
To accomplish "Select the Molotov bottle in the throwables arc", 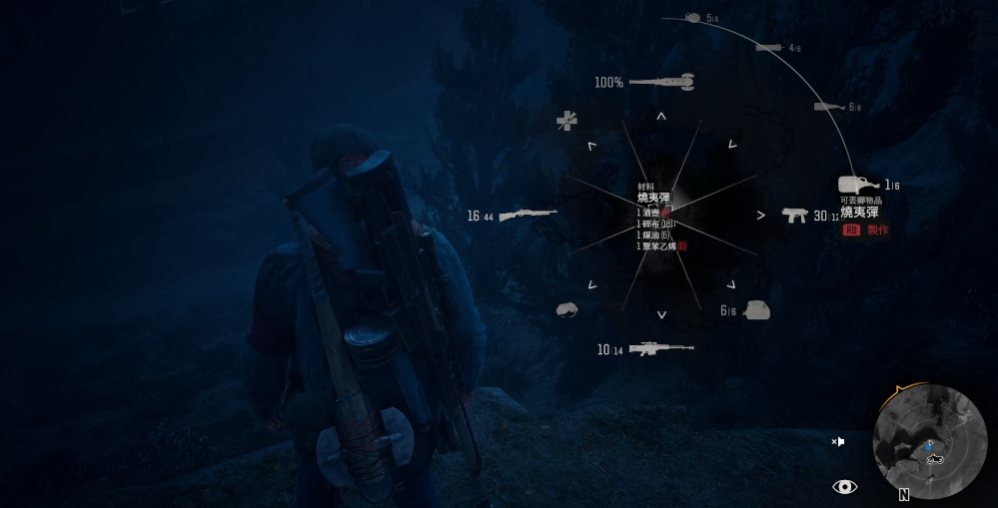I will pyautogui.click(x=860, y=186).
